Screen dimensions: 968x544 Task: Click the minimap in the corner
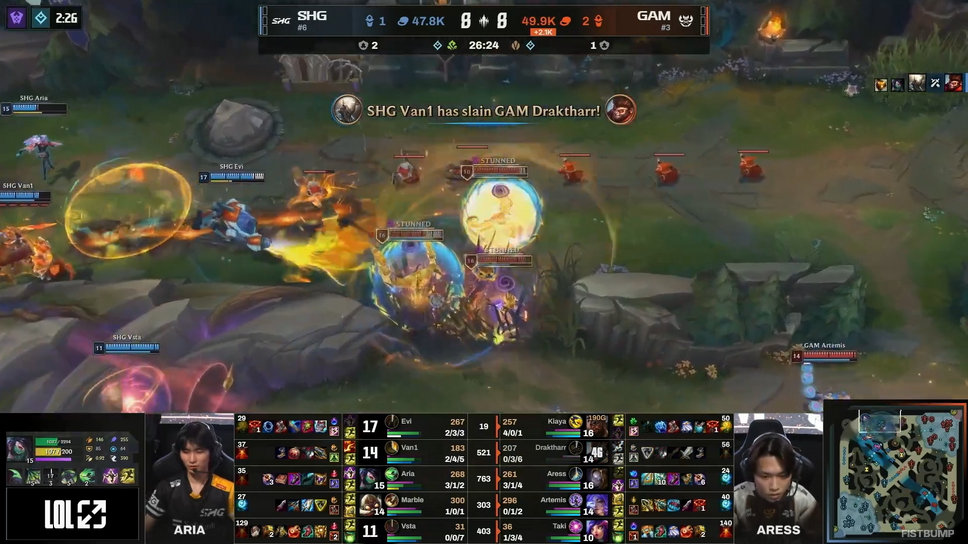pyautogui.click(x=894, y=472)
